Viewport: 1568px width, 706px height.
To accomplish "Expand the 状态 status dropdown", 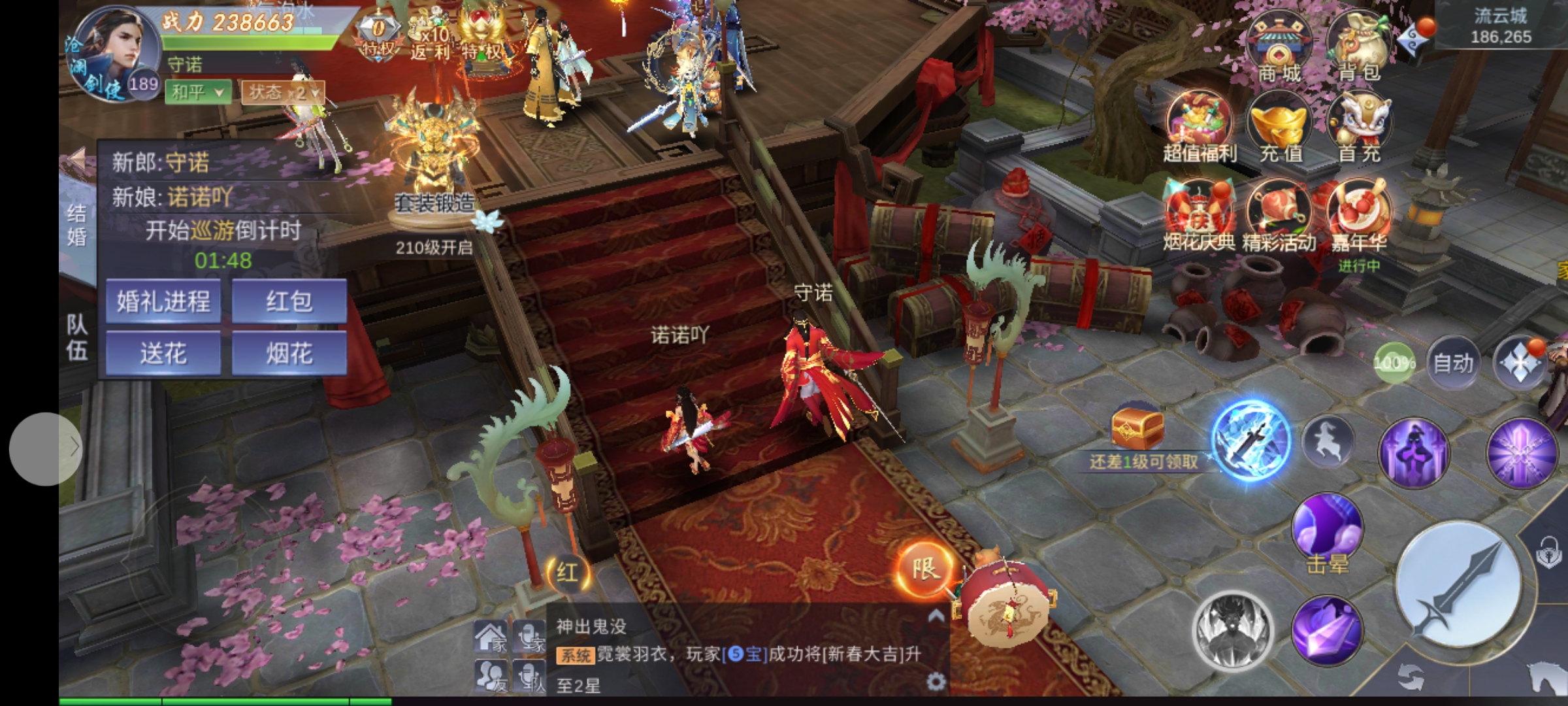I will tap(283, 92).
